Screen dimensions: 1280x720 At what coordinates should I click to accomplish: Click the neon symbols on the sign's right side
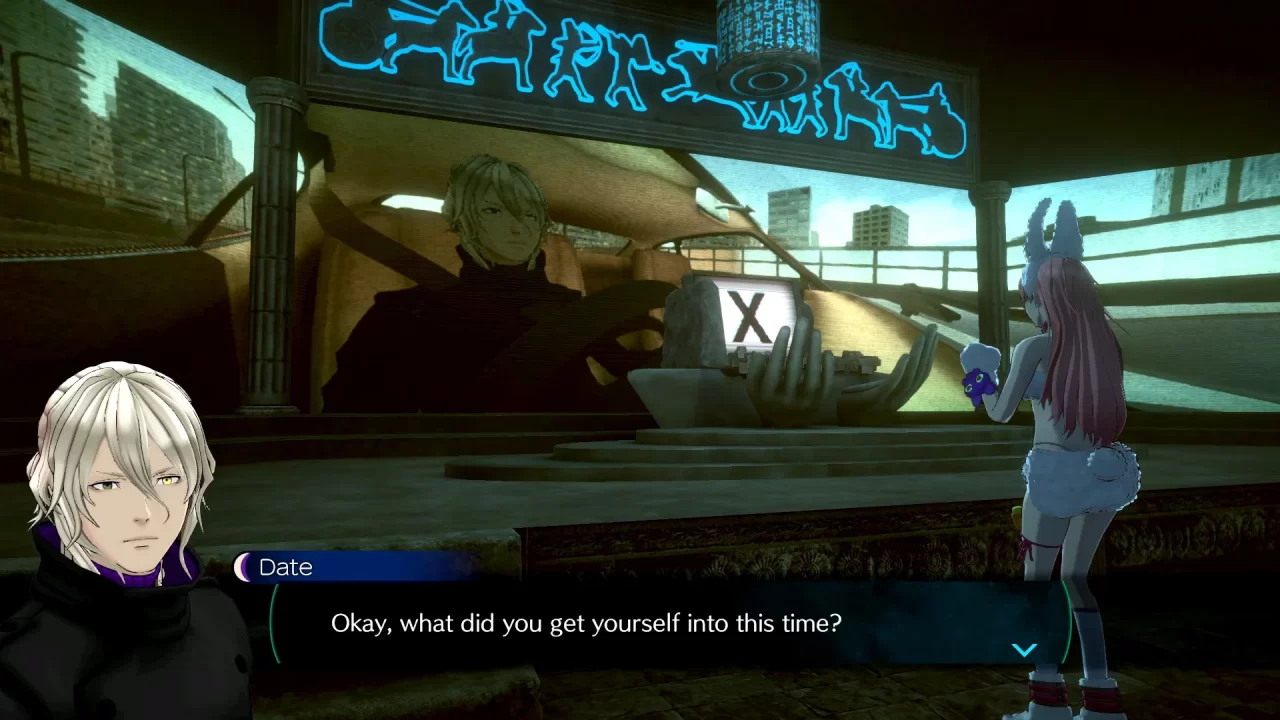coord(880,105)
